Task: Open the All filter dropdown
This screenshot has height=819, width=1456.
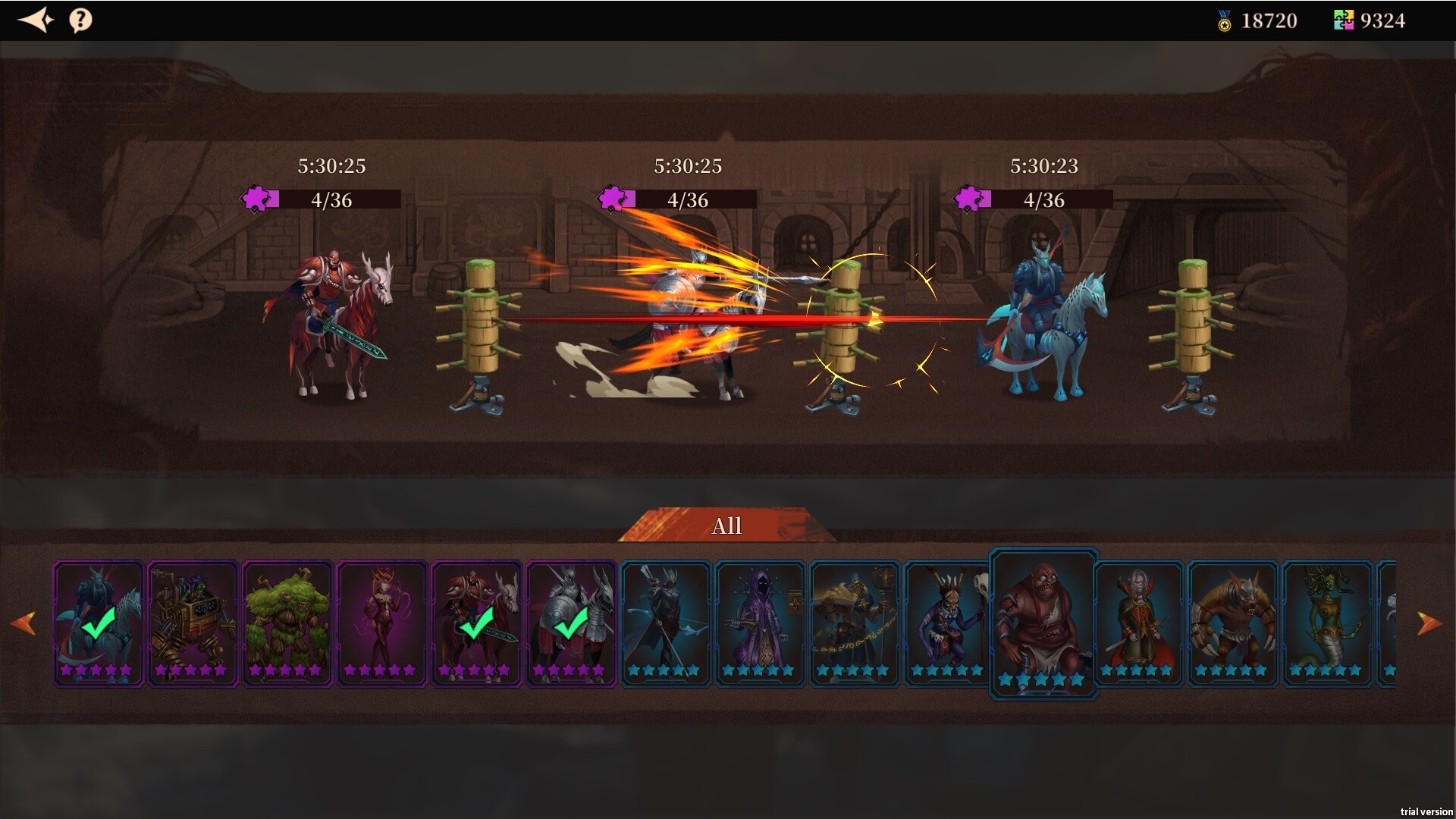Action: coord(726,526)
